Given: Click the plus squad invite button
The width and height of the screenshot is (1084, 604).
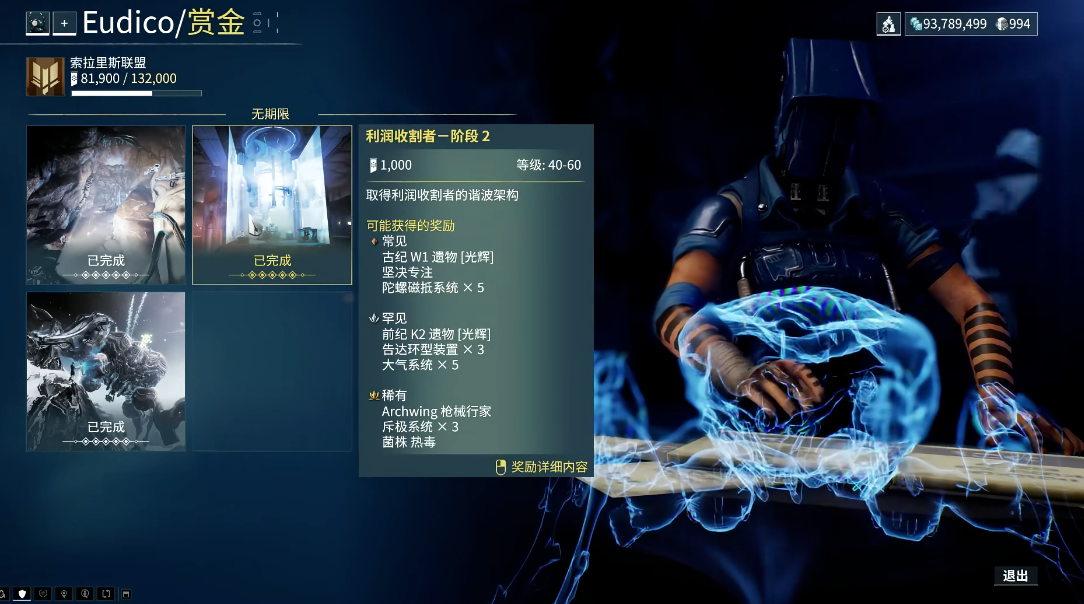Looking at the screenshot, I should 64,23.
